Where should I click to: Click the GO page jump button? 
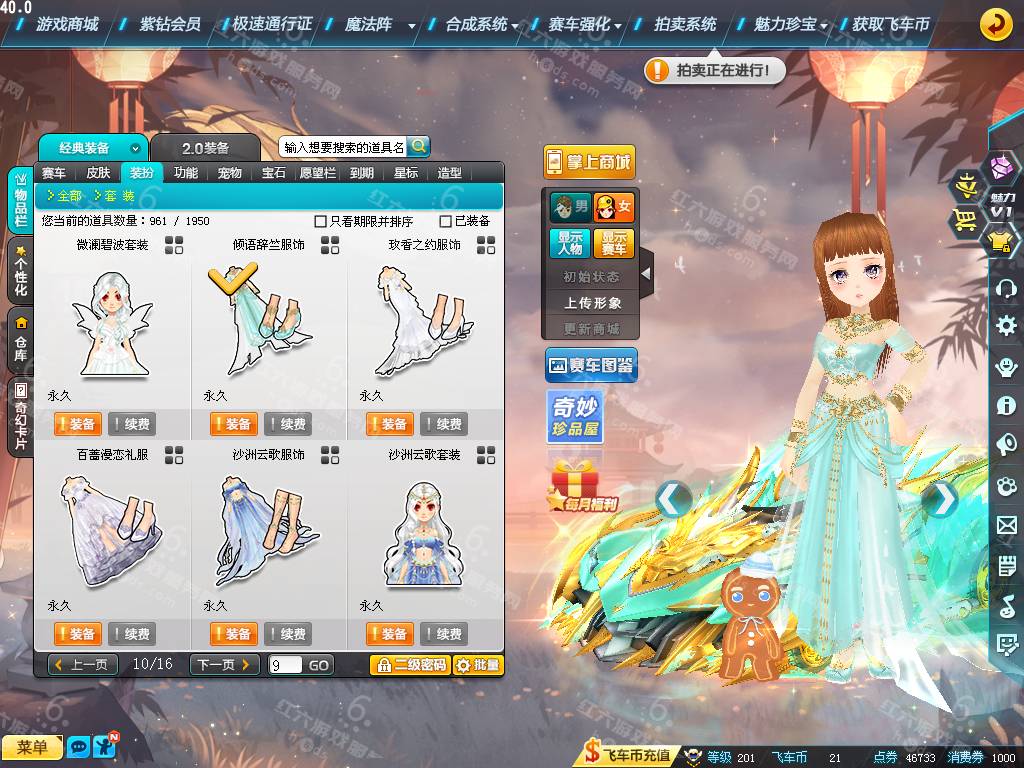tap(318, 665)
